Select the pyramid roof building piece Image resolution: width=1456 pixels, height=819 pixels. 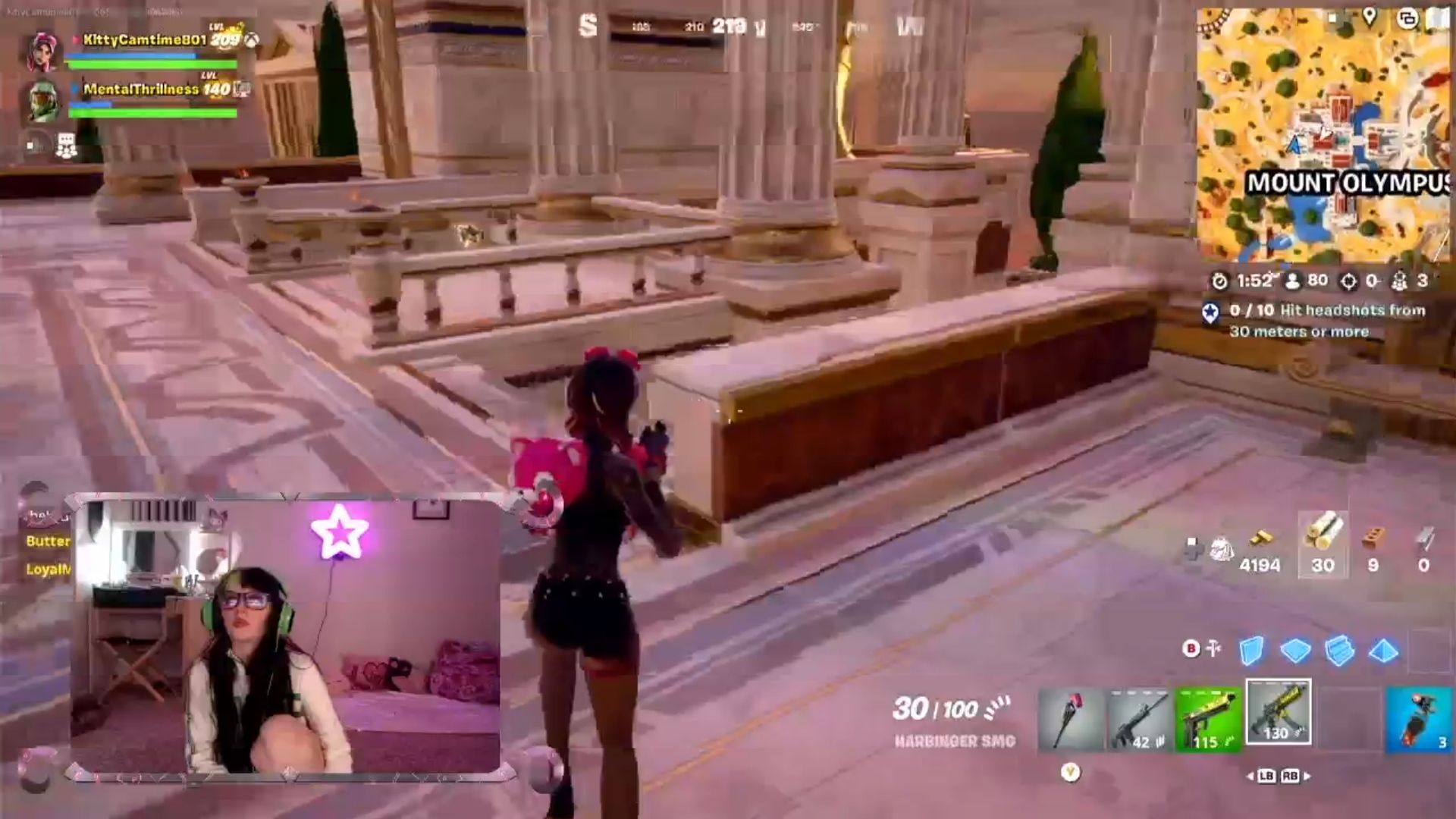tap(1383, 651)
